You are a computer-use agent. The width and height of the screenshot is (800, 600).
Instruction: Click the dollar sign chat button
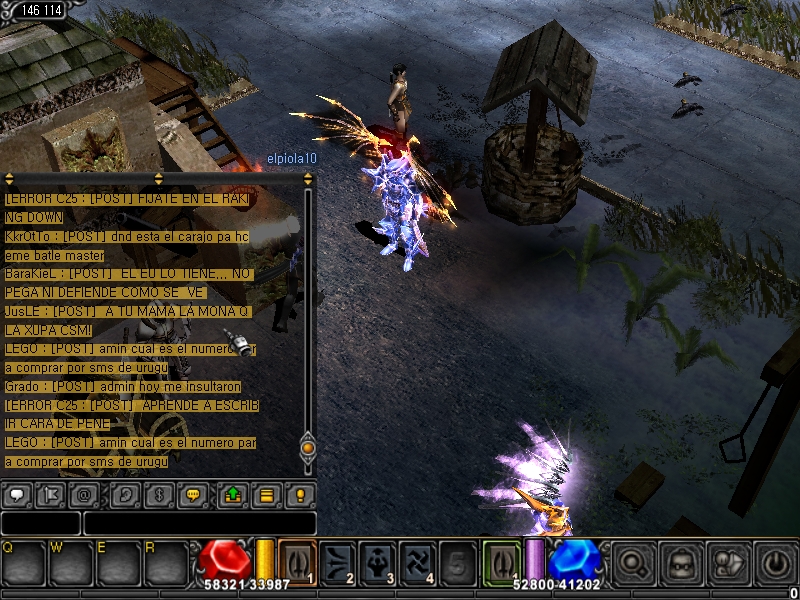point(158,495)
